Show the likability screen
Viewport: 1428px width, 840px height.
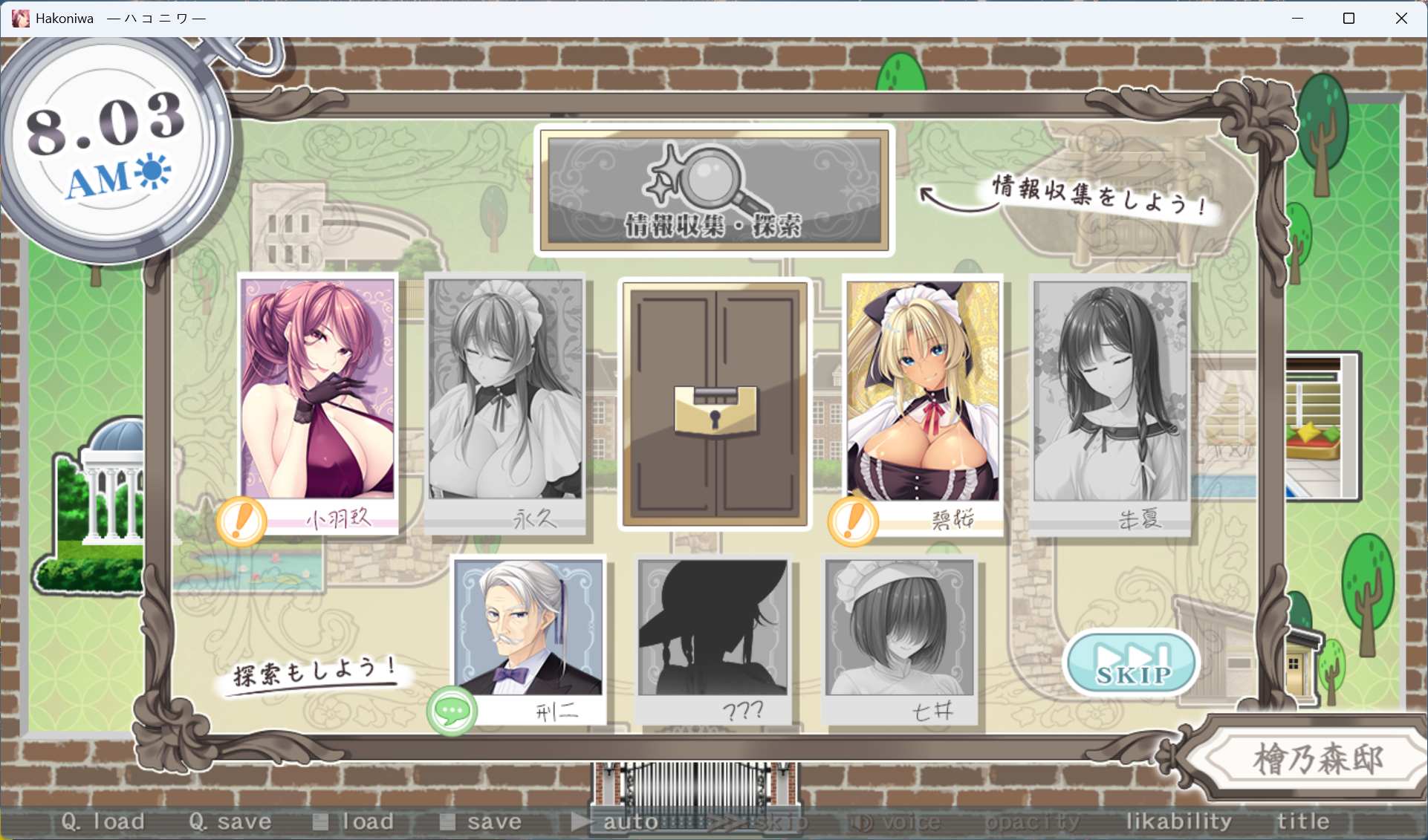(x=1178, y=821)
